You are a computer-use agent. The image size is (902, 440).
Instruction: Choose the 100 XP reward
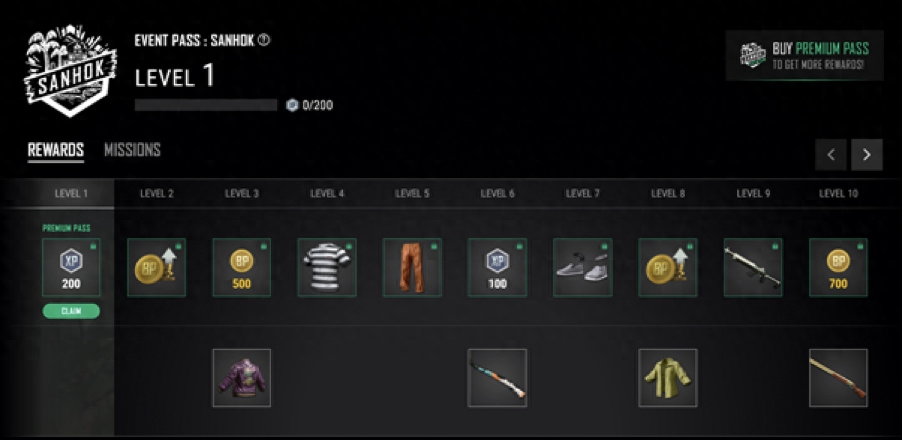coord(497,267)
